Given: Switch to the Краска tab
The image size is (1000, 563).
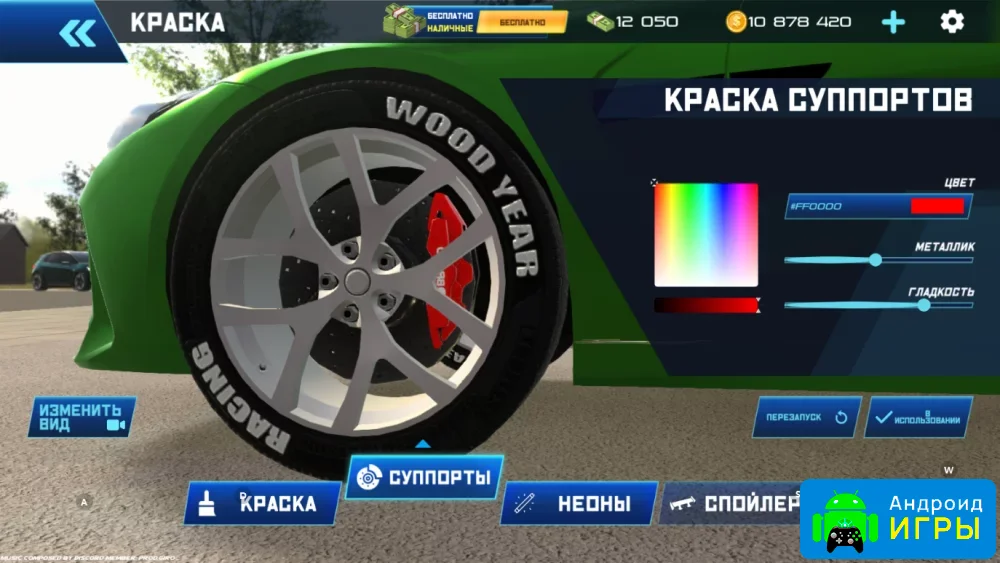Looking at the screenshot, I should (x=262, y=503).
